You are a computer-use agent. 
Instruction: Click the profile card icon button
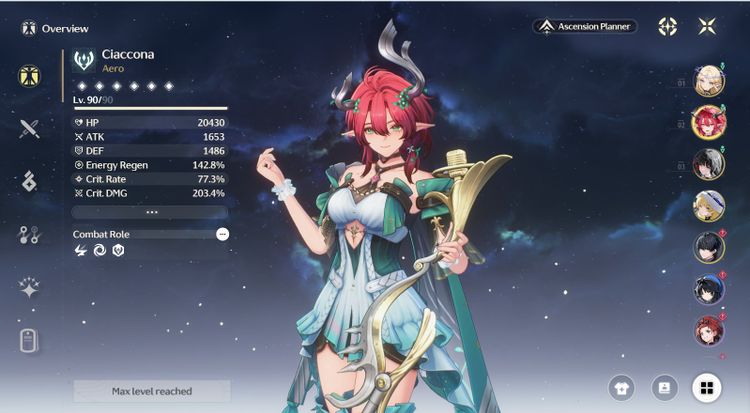click(x=664, y=387)
